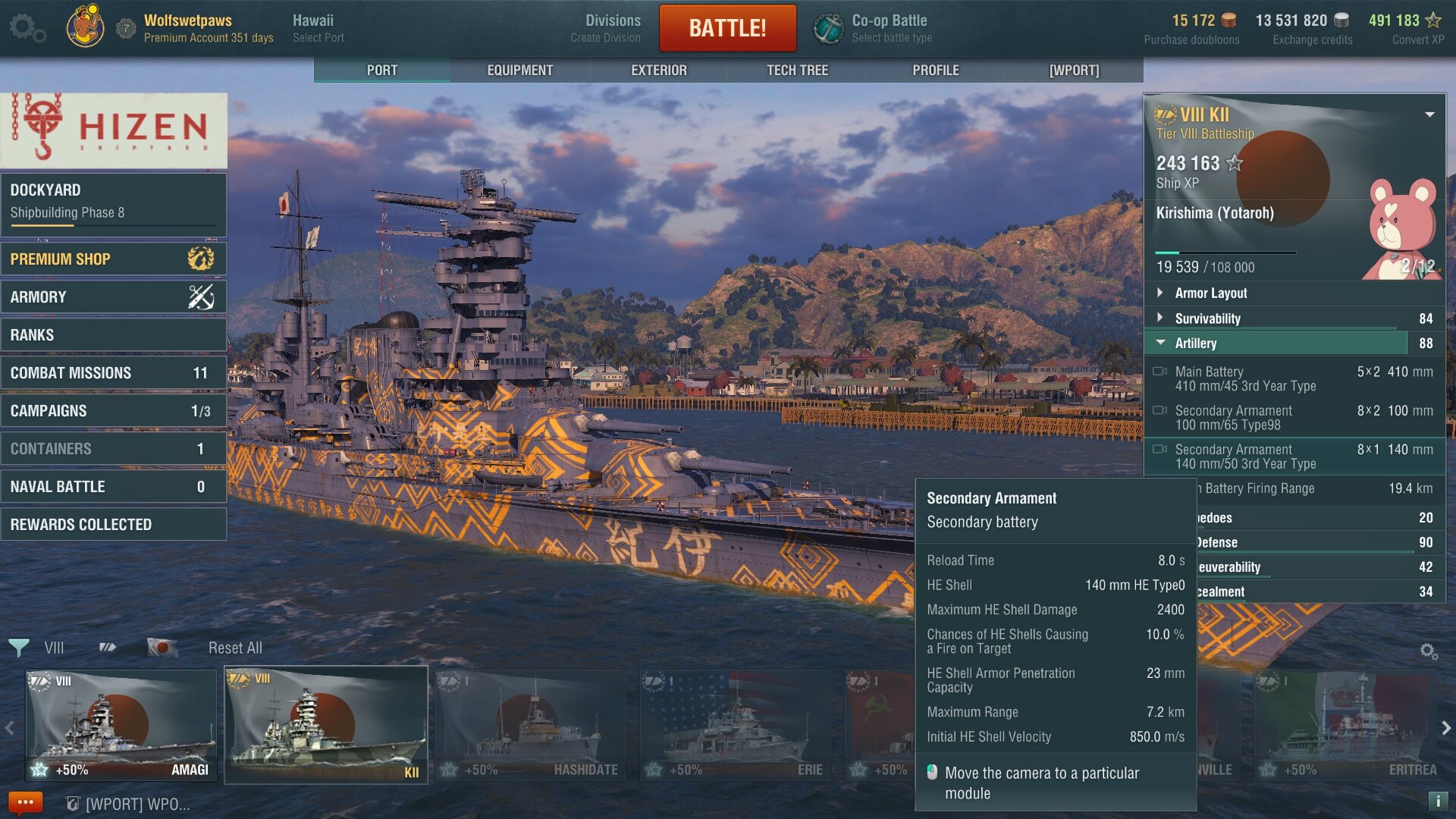Viewport: 1456px width, 819px height.
Task: Expand the Survivability stats
Action: point(1207,318)
